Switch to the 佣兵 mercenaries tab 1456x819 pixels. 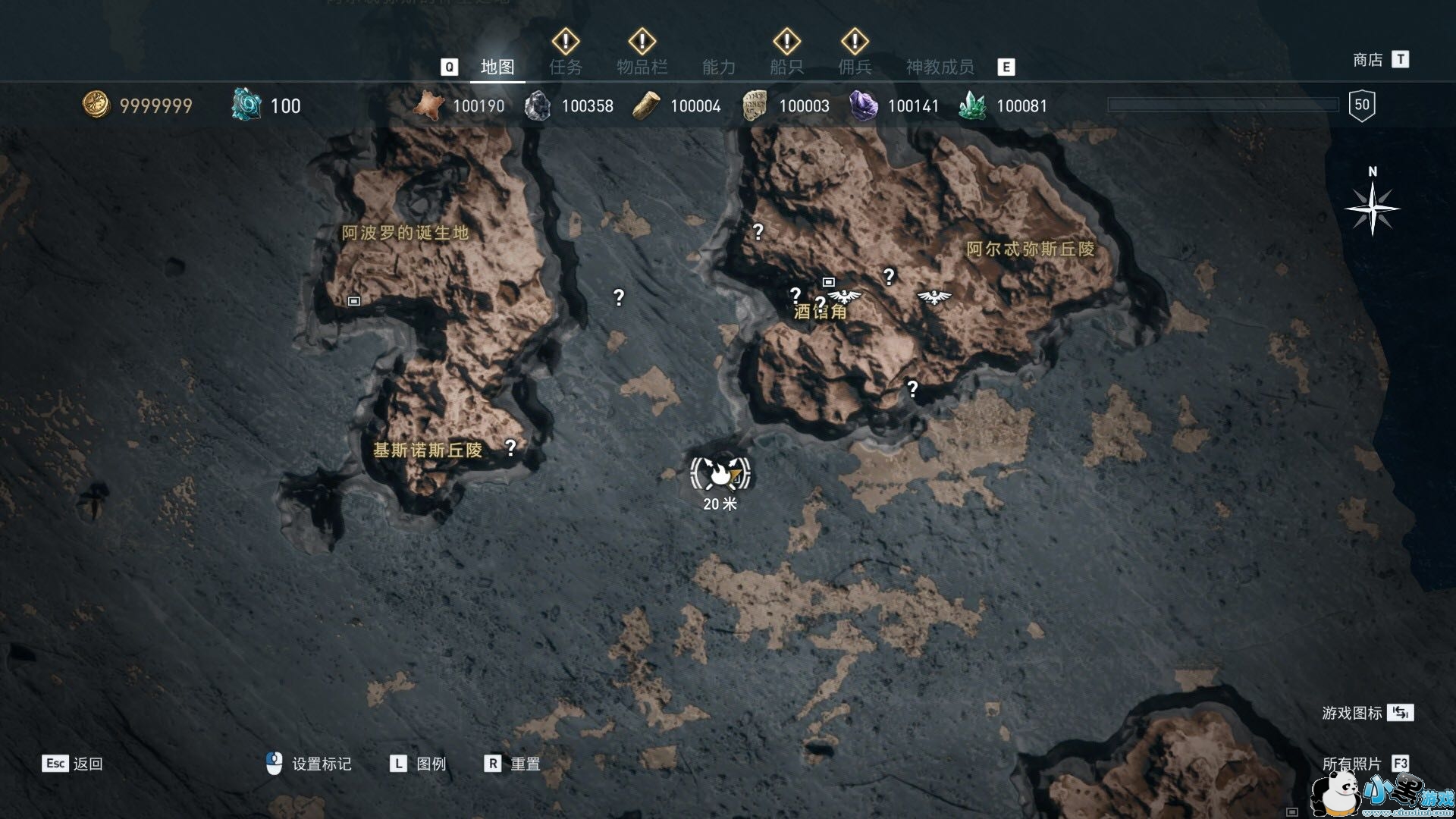(x=855, y=67)
